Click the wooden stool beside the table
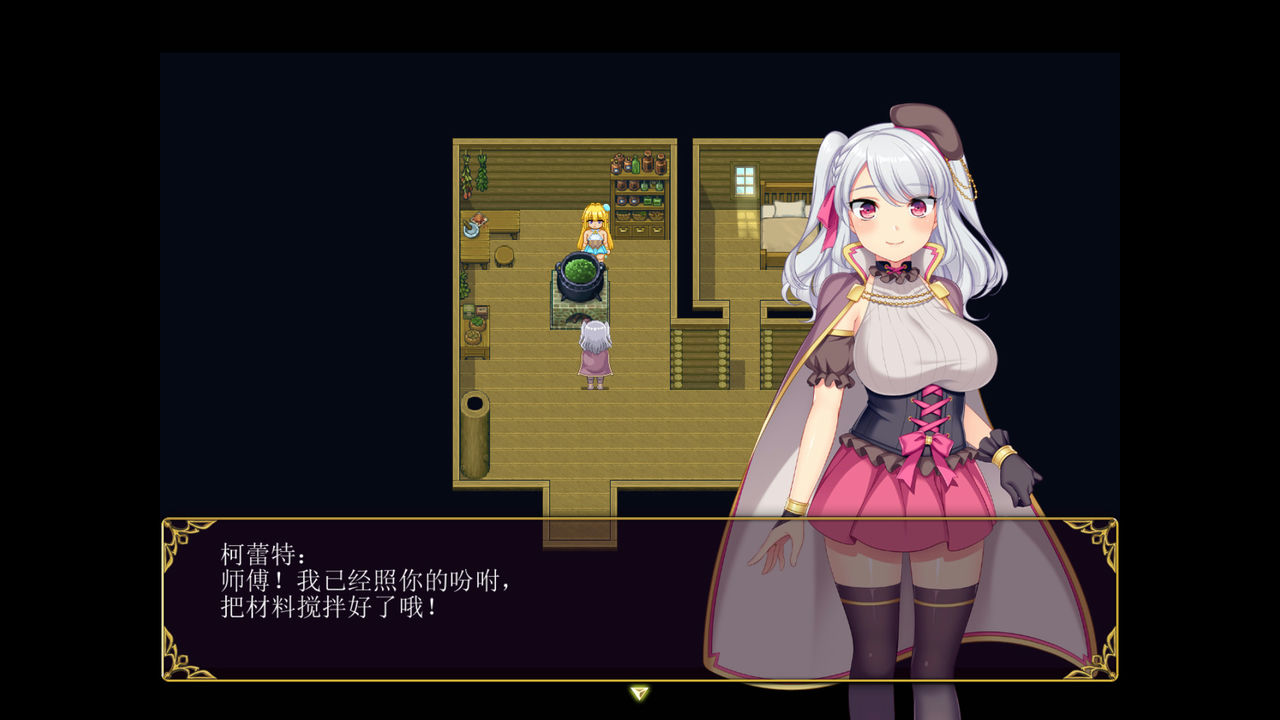1280x720 pixels. tap(505, 257)
